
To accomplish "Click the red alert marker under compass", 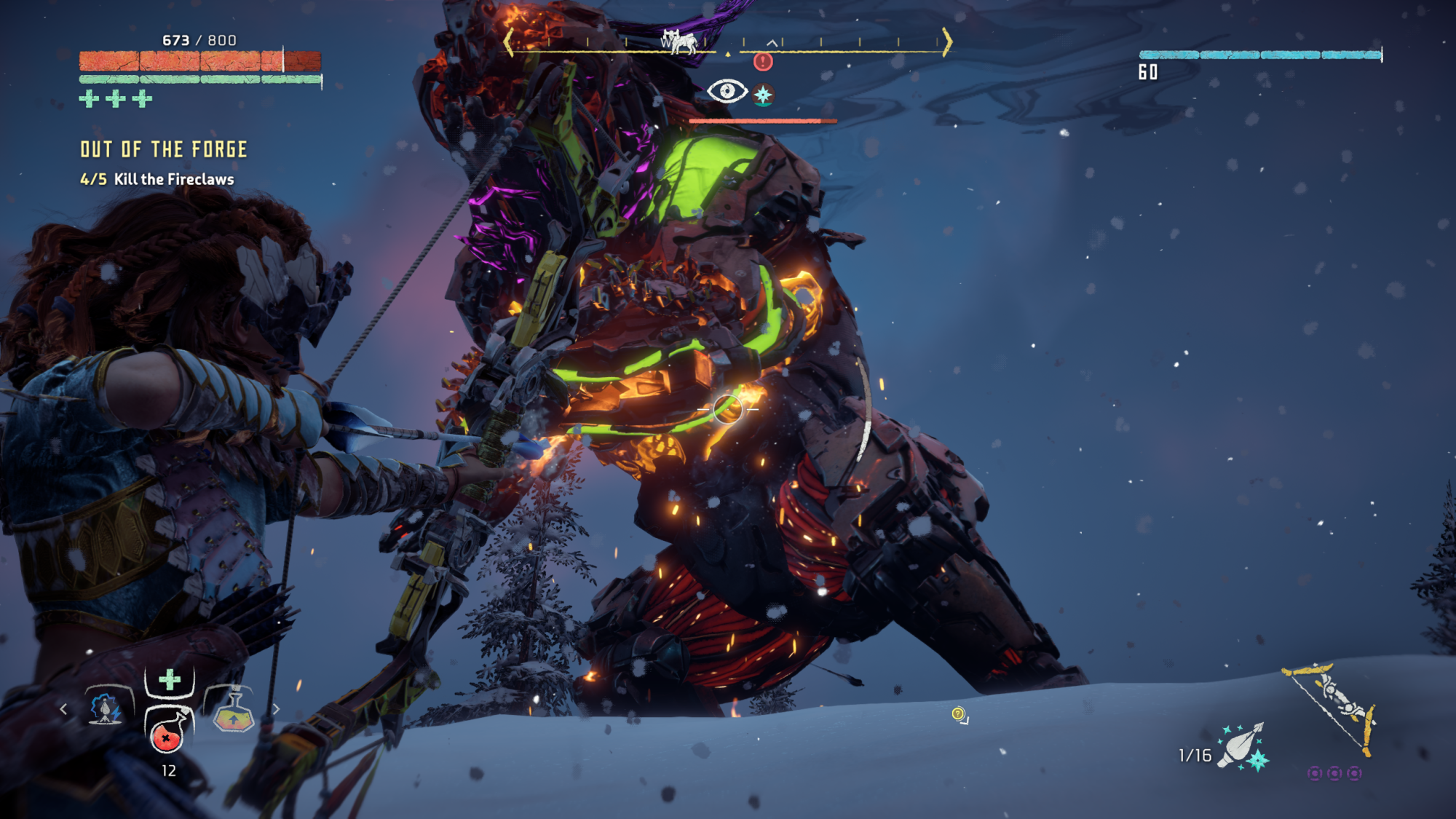I will (763, 62).
